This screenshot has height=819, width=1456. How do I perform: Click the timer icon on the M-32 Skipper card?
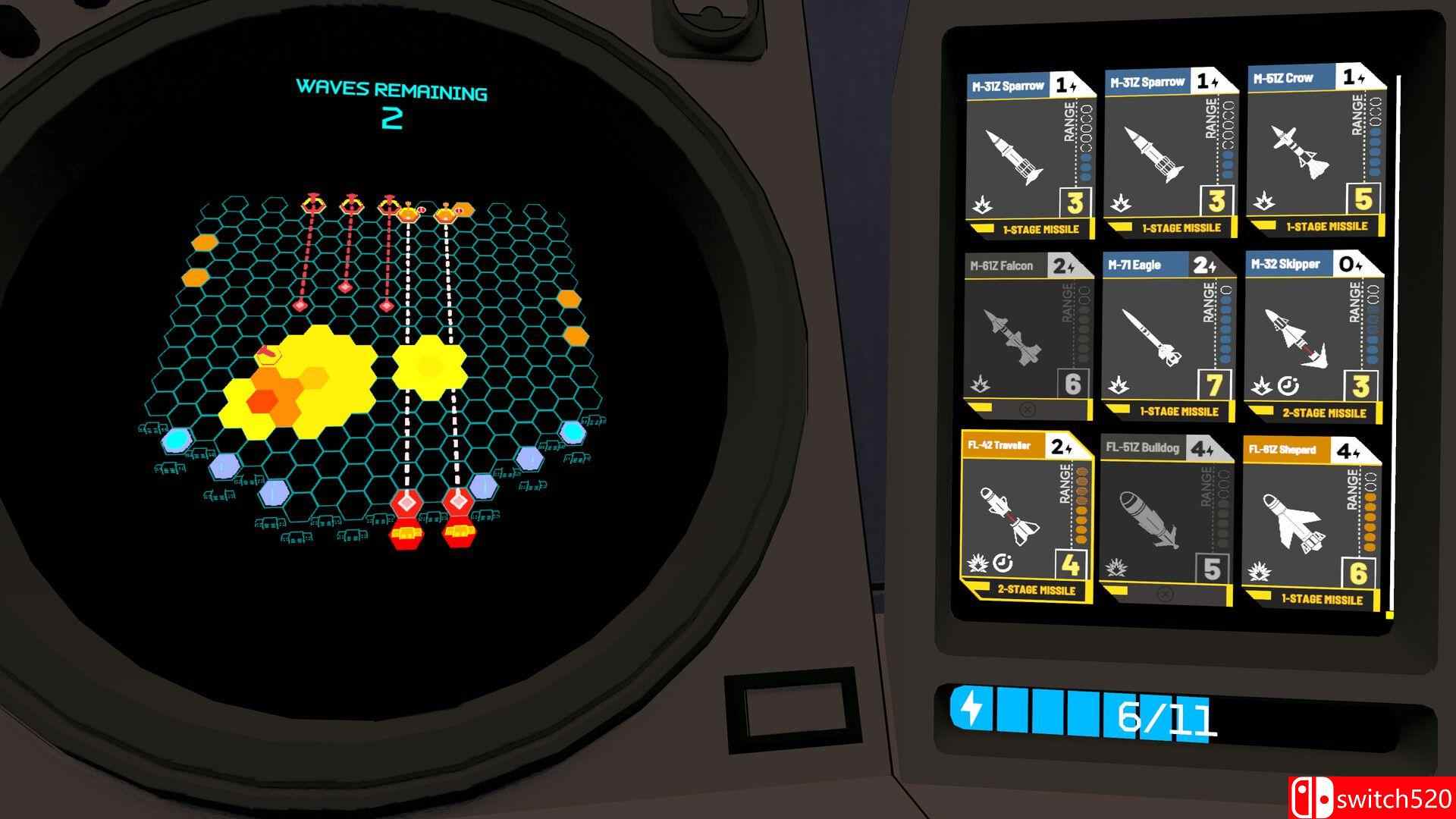1287,387
